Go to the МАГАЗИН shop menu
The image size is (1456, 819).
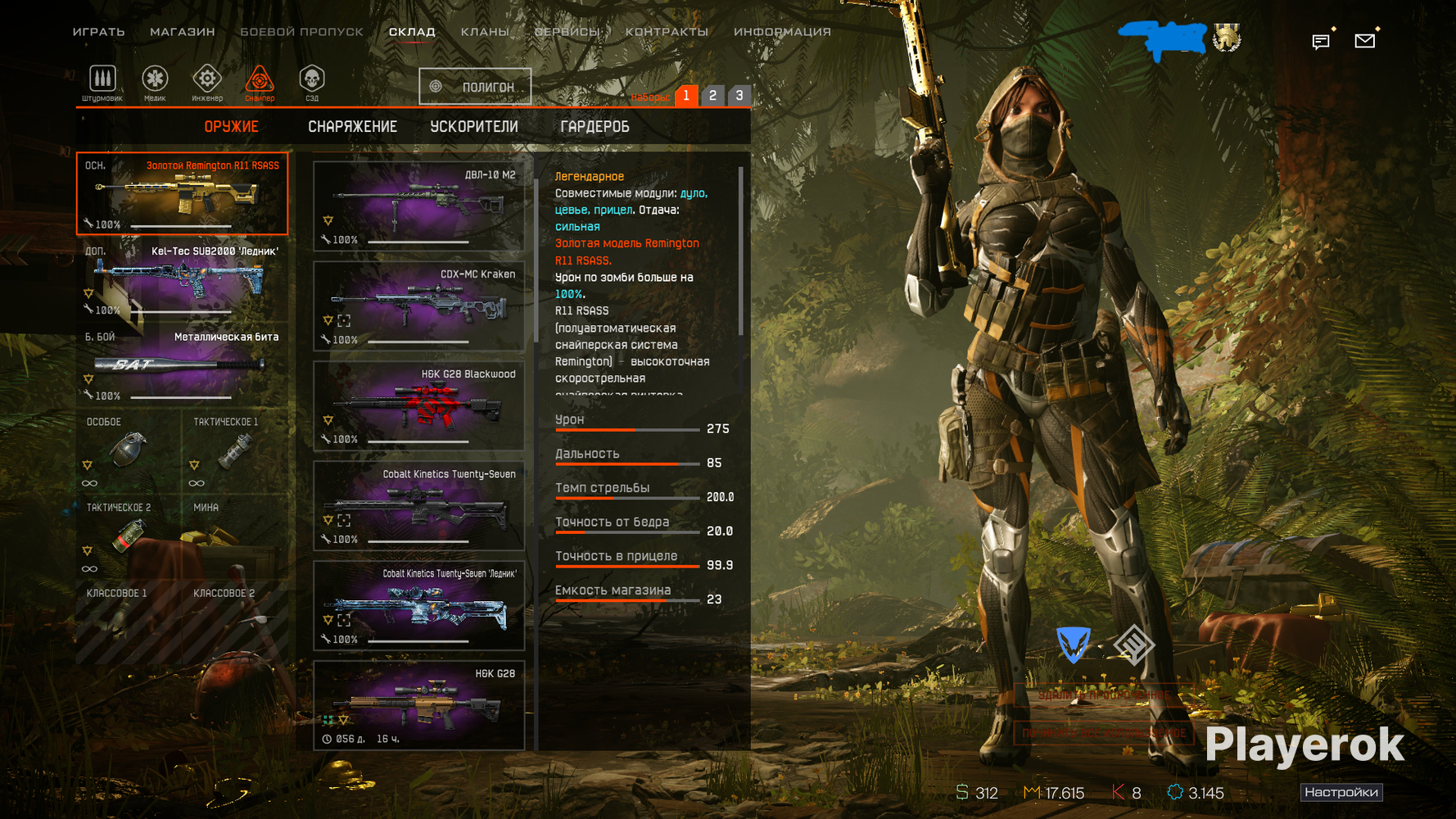(x=182, y=32)
